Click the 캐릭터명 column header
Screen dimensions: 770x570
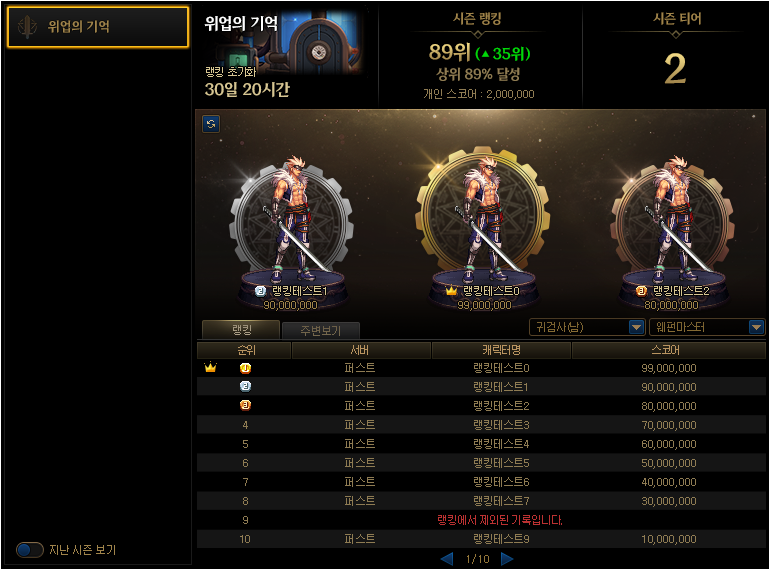500,351
